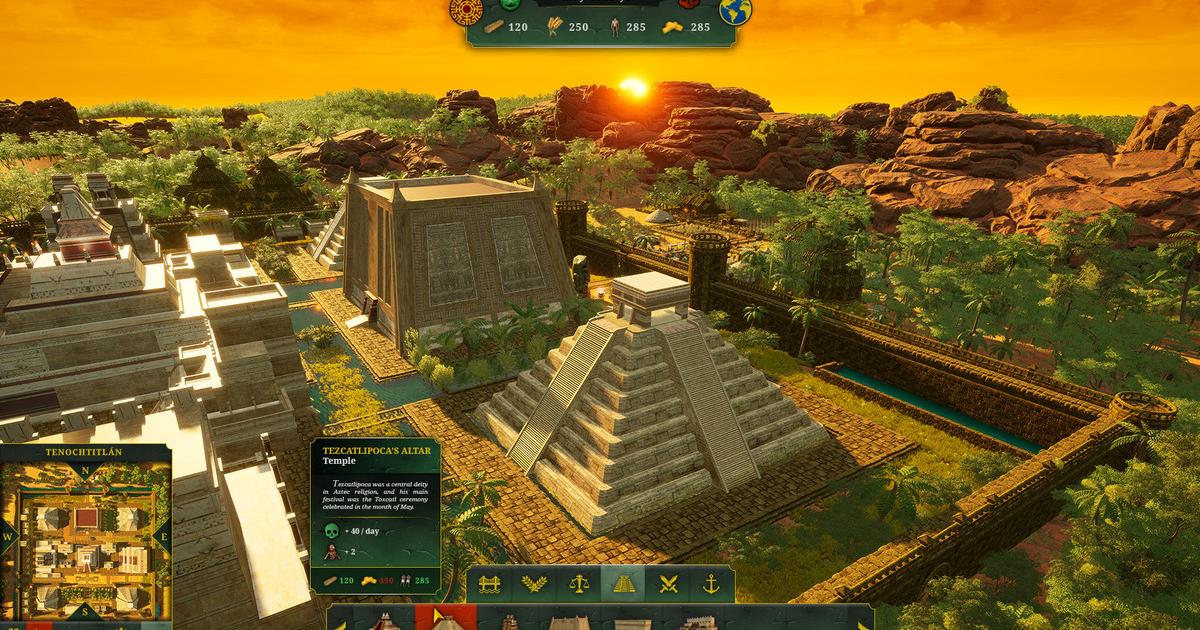Choose the pyramid temple build category

(x=624, y=584)
